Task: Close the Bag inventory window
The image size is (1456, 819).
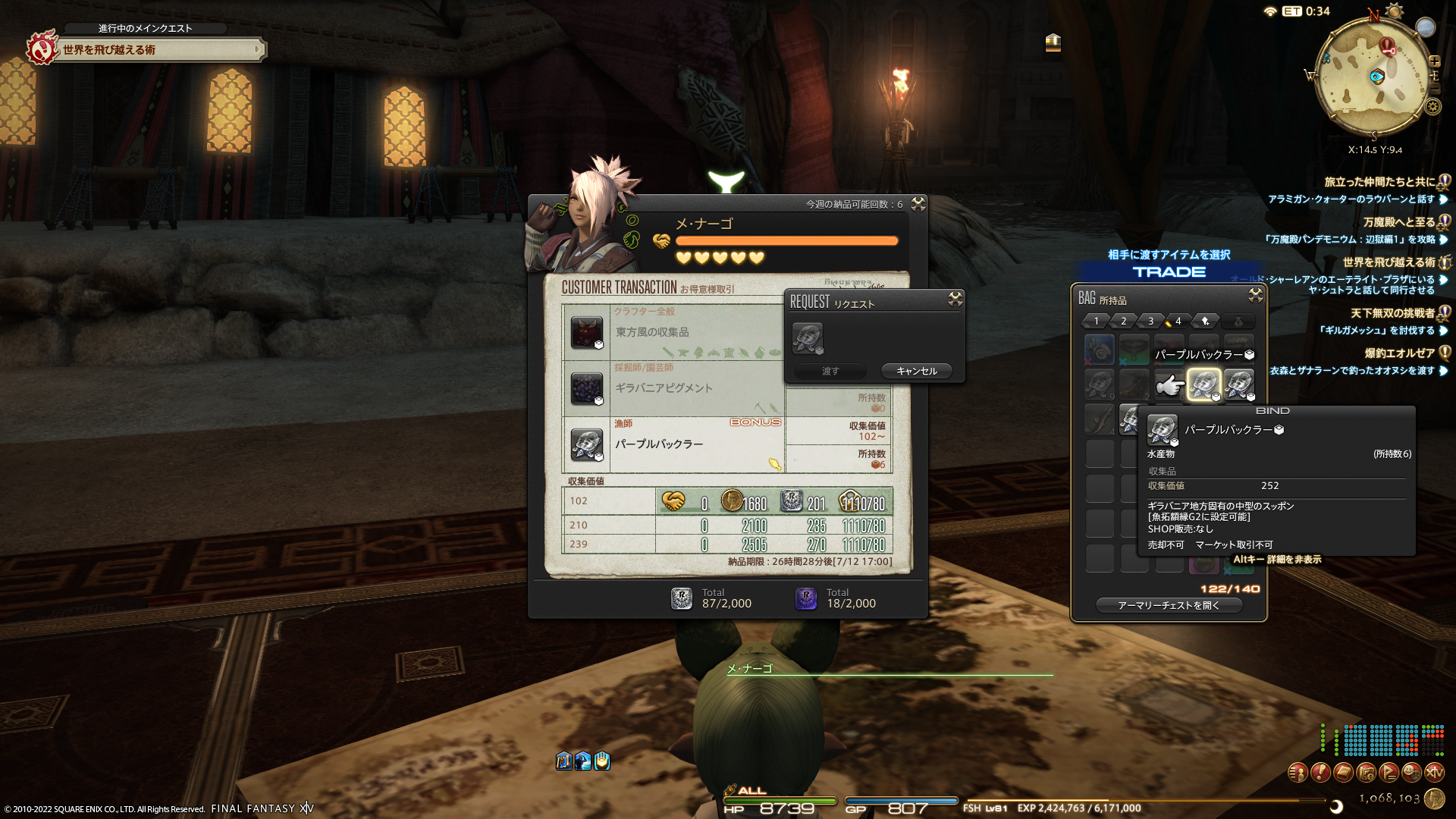Action: coord(1256,295)
